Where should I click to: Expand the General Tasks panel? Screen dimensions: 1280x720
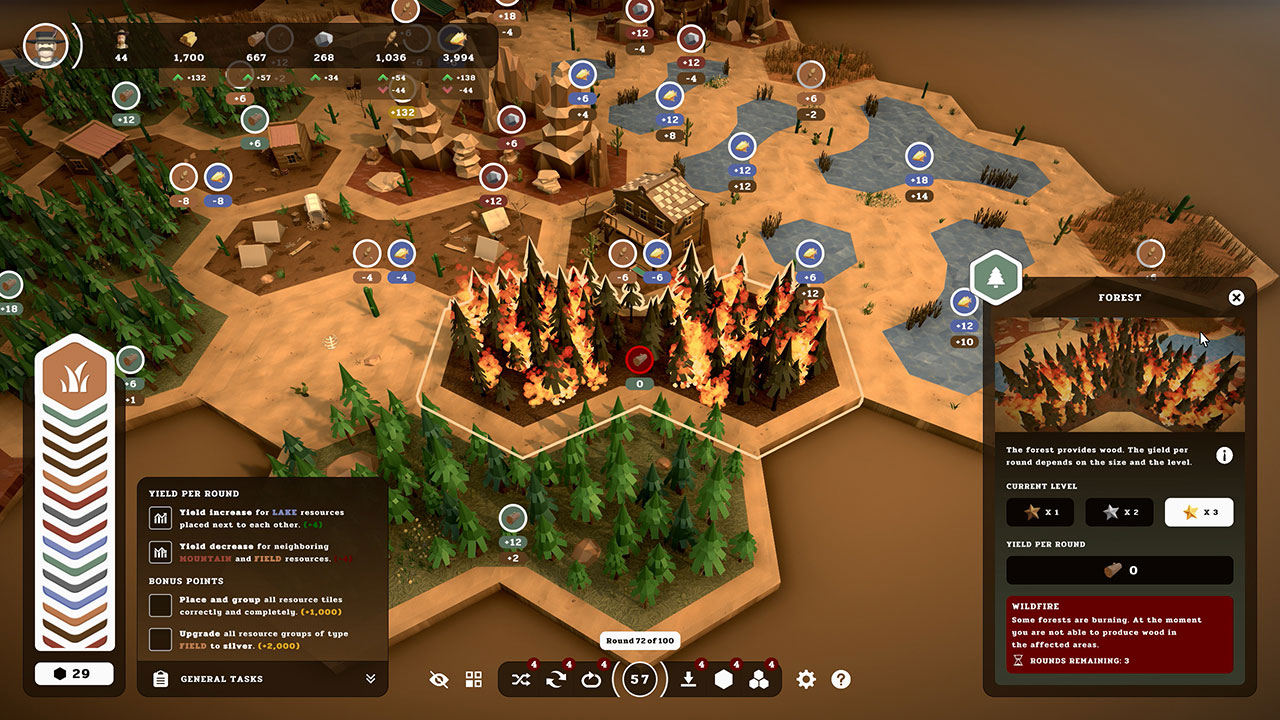coord(371,679)
